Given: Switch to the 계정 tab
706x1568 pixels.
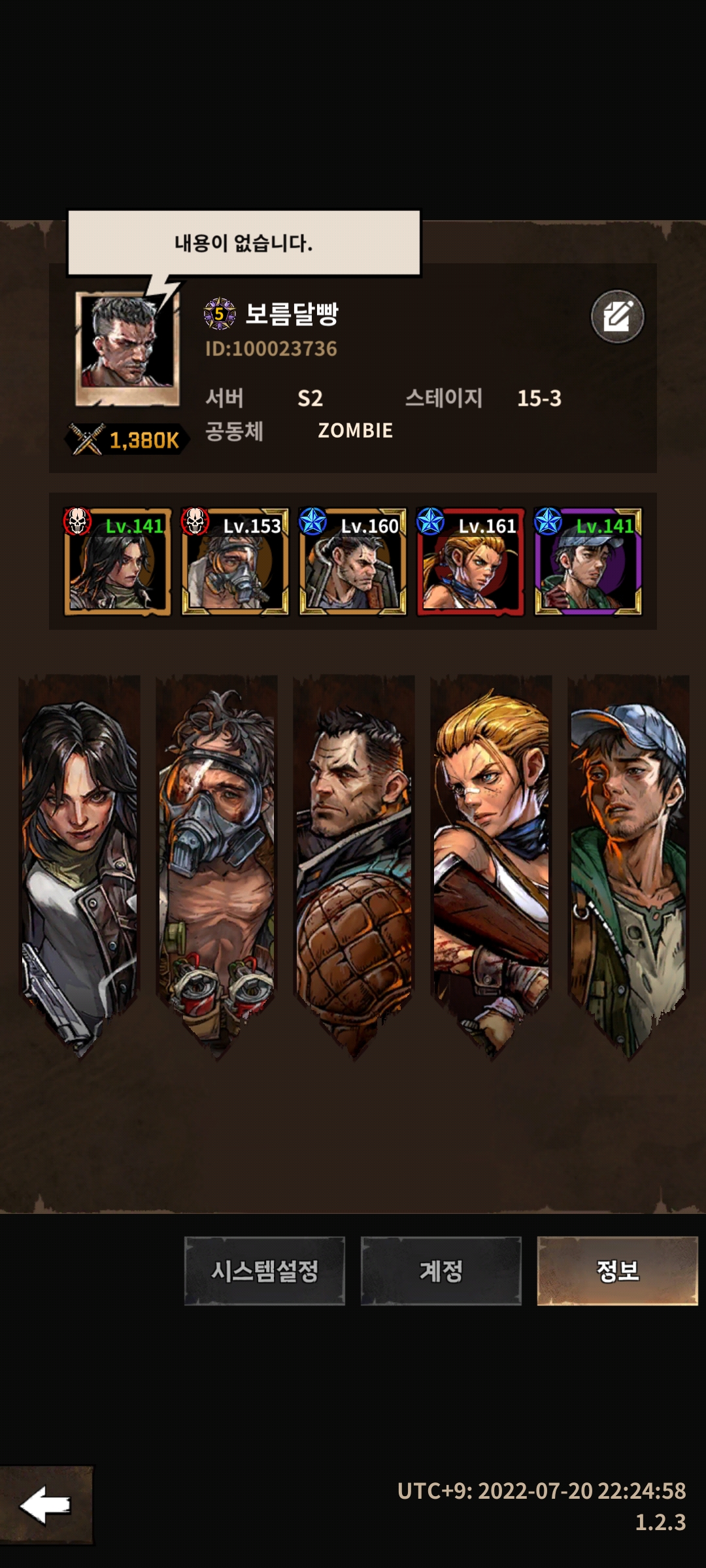Looking at the screenshot, I should [x=441, y=1271].
